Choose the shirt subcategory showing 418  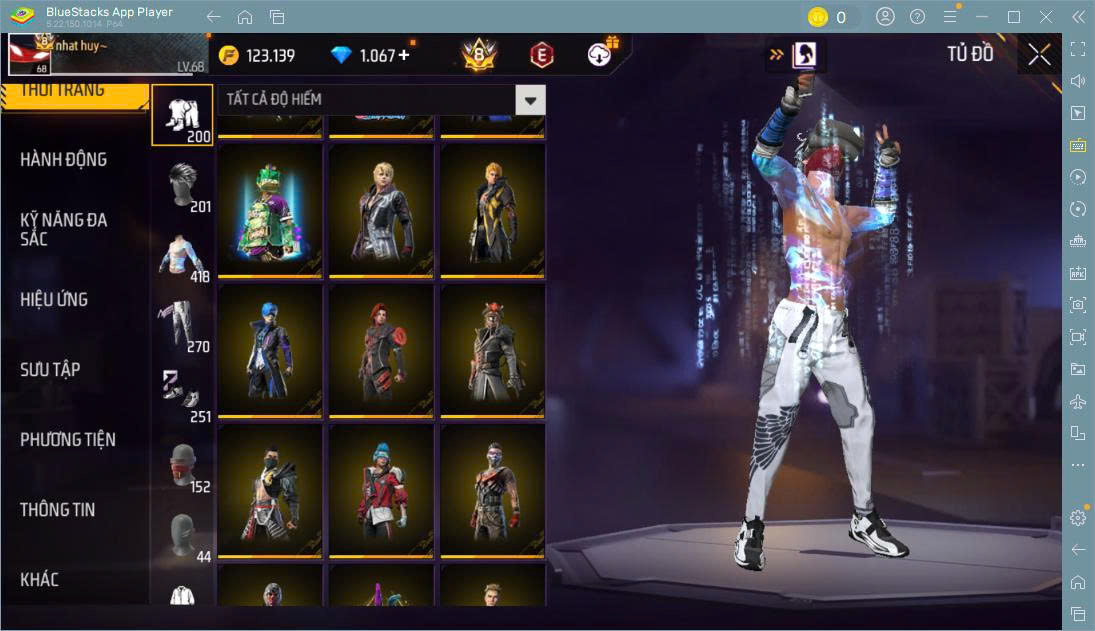[x=182, y=256]
